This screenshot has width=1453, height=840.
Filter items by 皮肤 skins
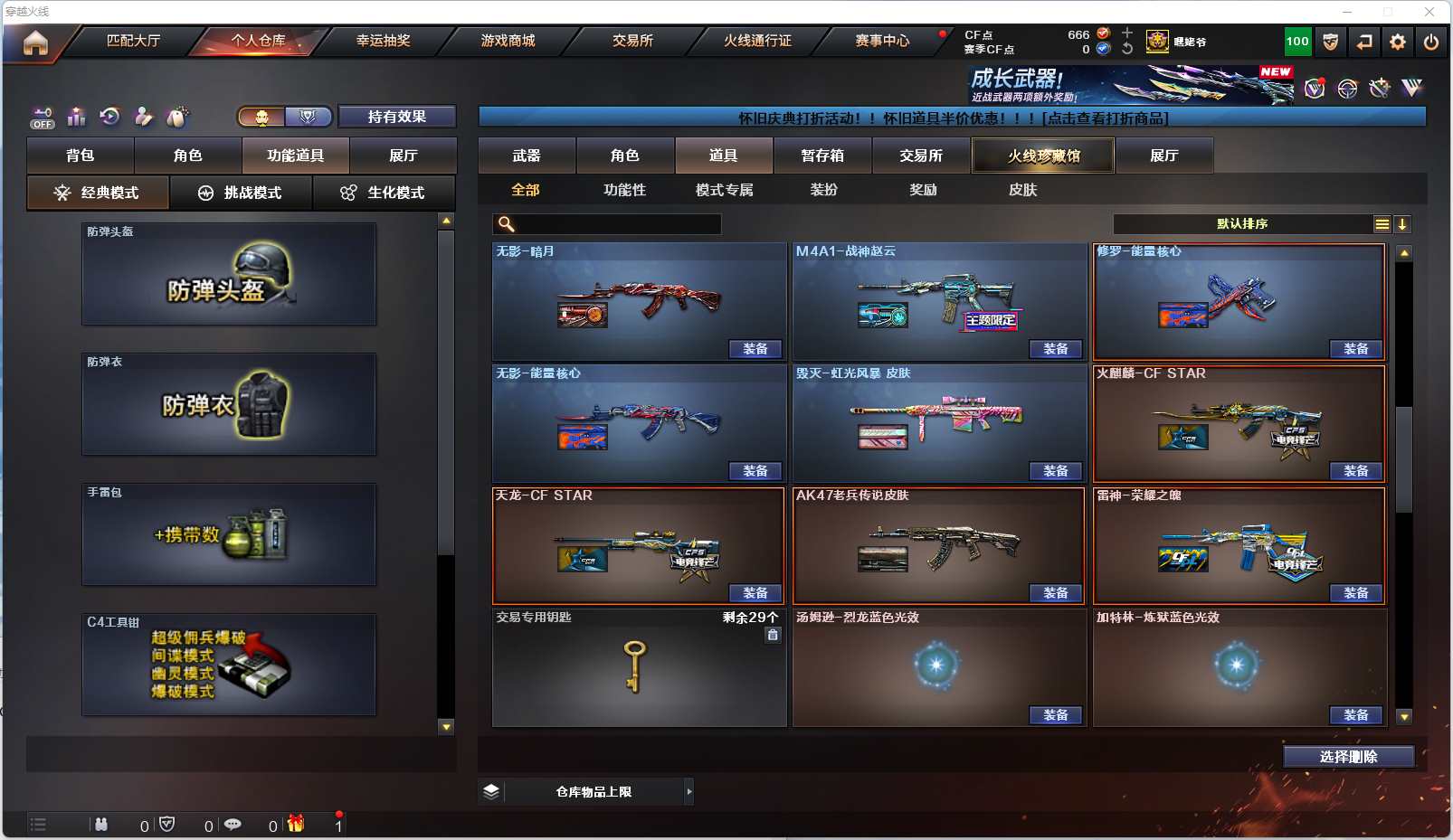point(1022,190)
